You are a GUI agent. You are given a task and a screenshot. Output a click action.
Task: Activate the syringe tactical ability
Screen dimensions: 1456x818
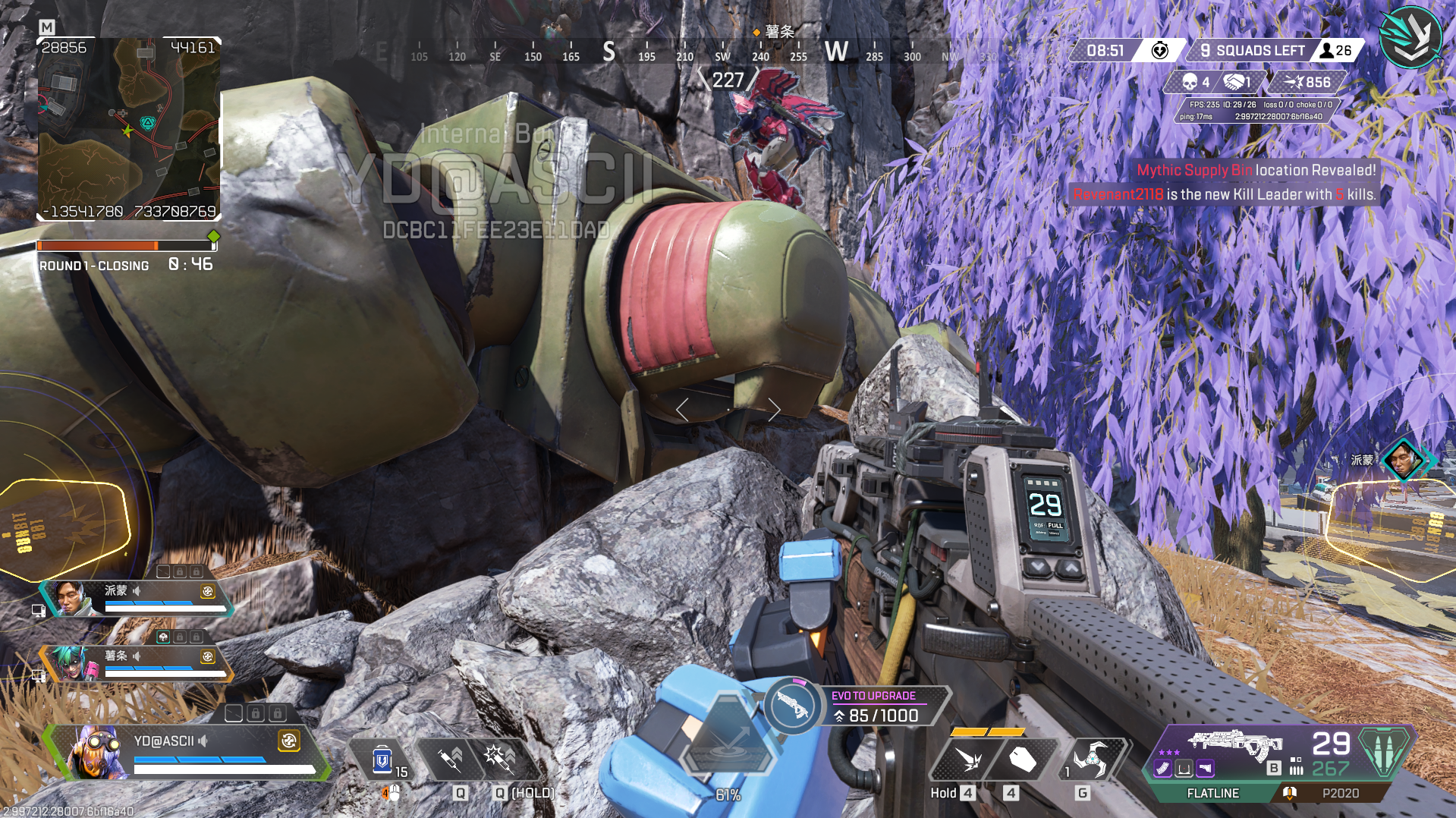451,759
